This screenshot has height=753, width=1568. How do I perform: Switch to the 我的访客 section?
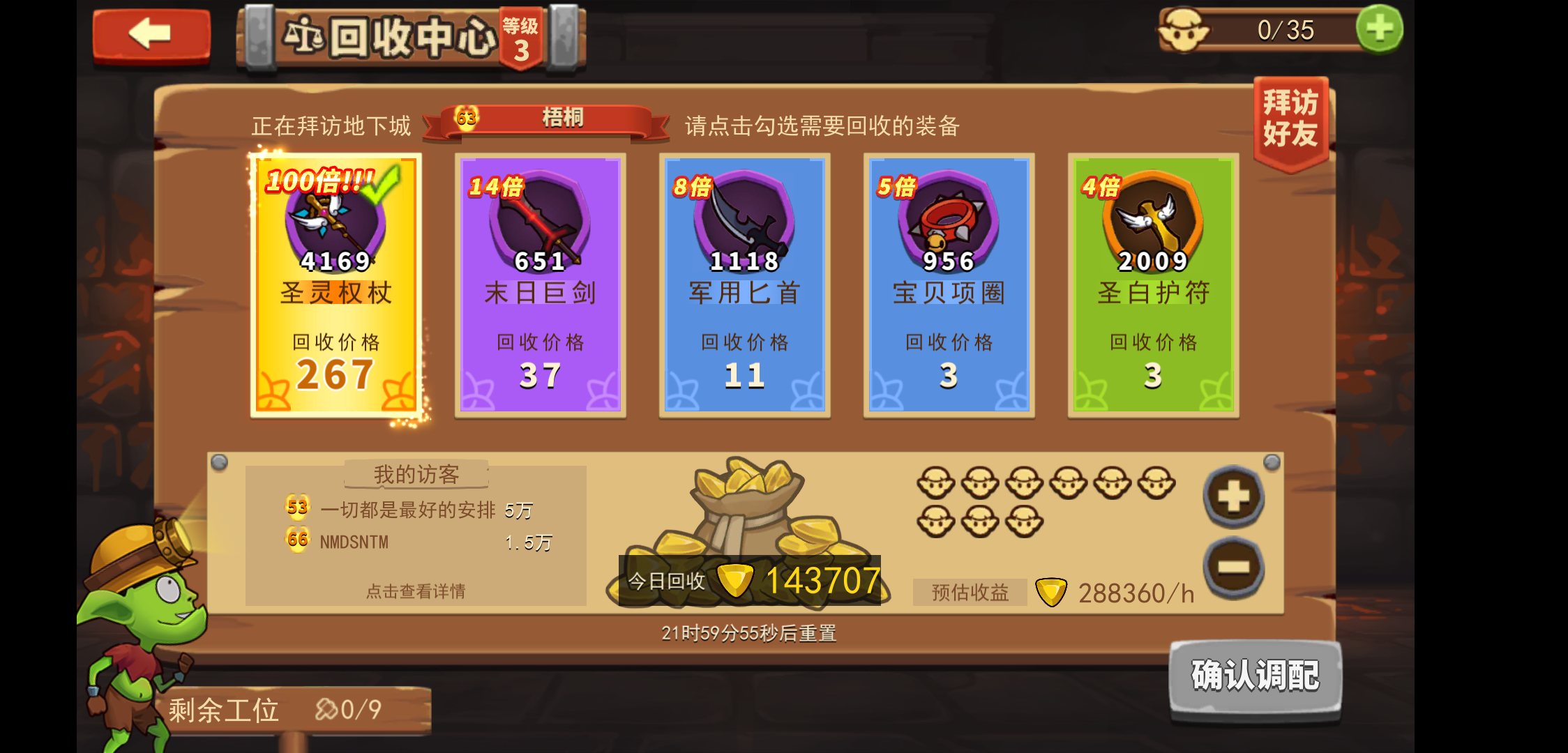[416, 473]
